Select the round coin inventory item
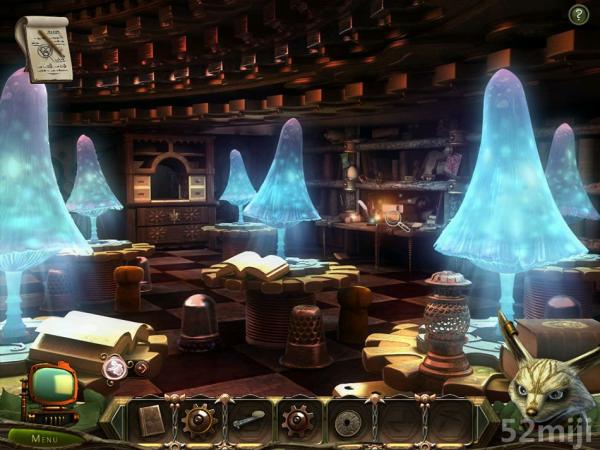The height and width of the screenshot is (450, 600). pyautogui.click(x=347, y=421)
